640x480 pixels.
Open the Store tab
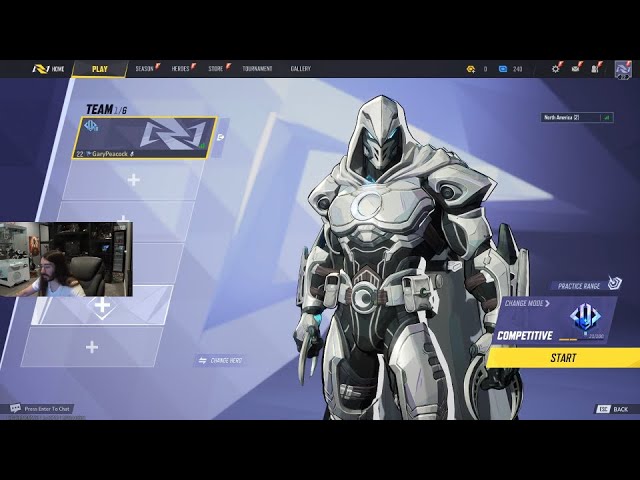tap(216, 69)
